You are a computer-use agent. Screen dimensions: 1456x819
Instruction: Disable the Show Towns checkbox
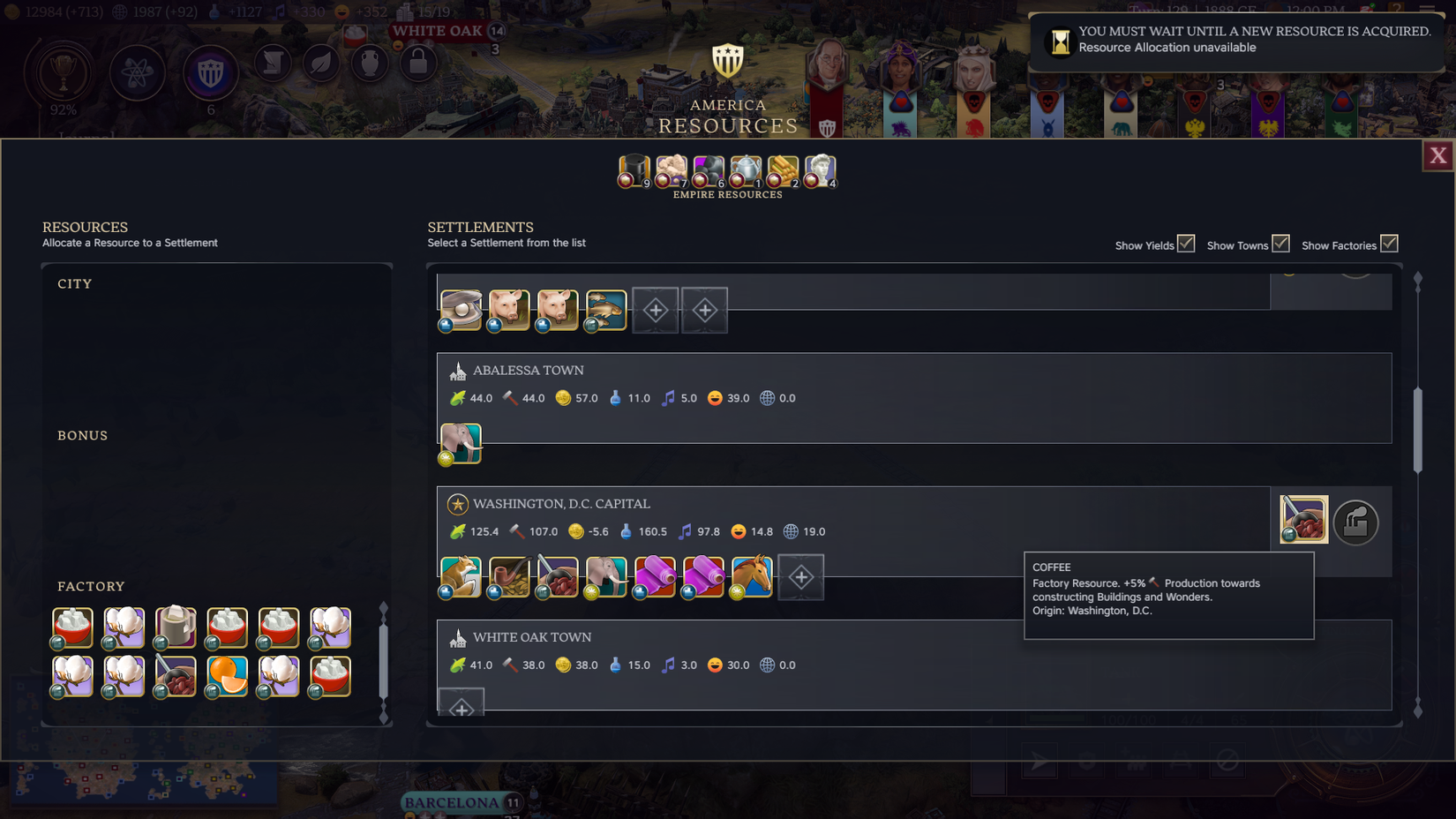(x=1280, y=242)
